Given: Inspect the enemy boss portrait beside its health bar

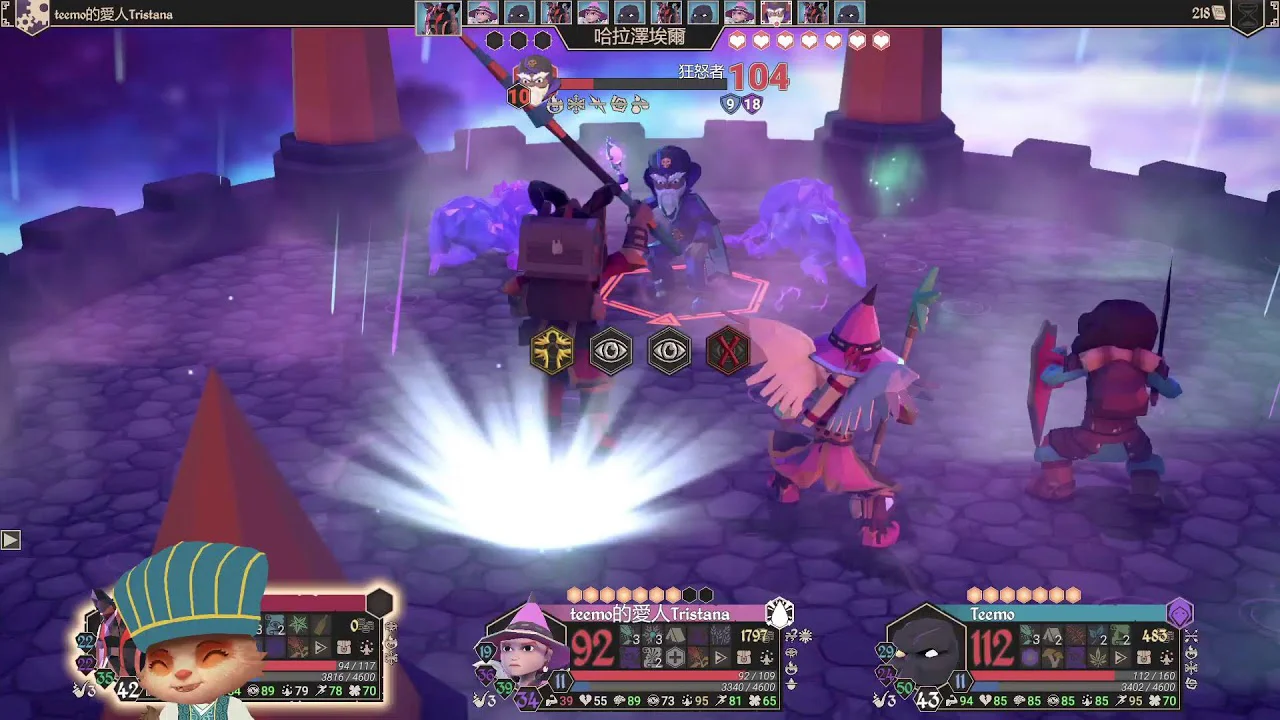Looking at the screenshot, I should pos(537,77).
